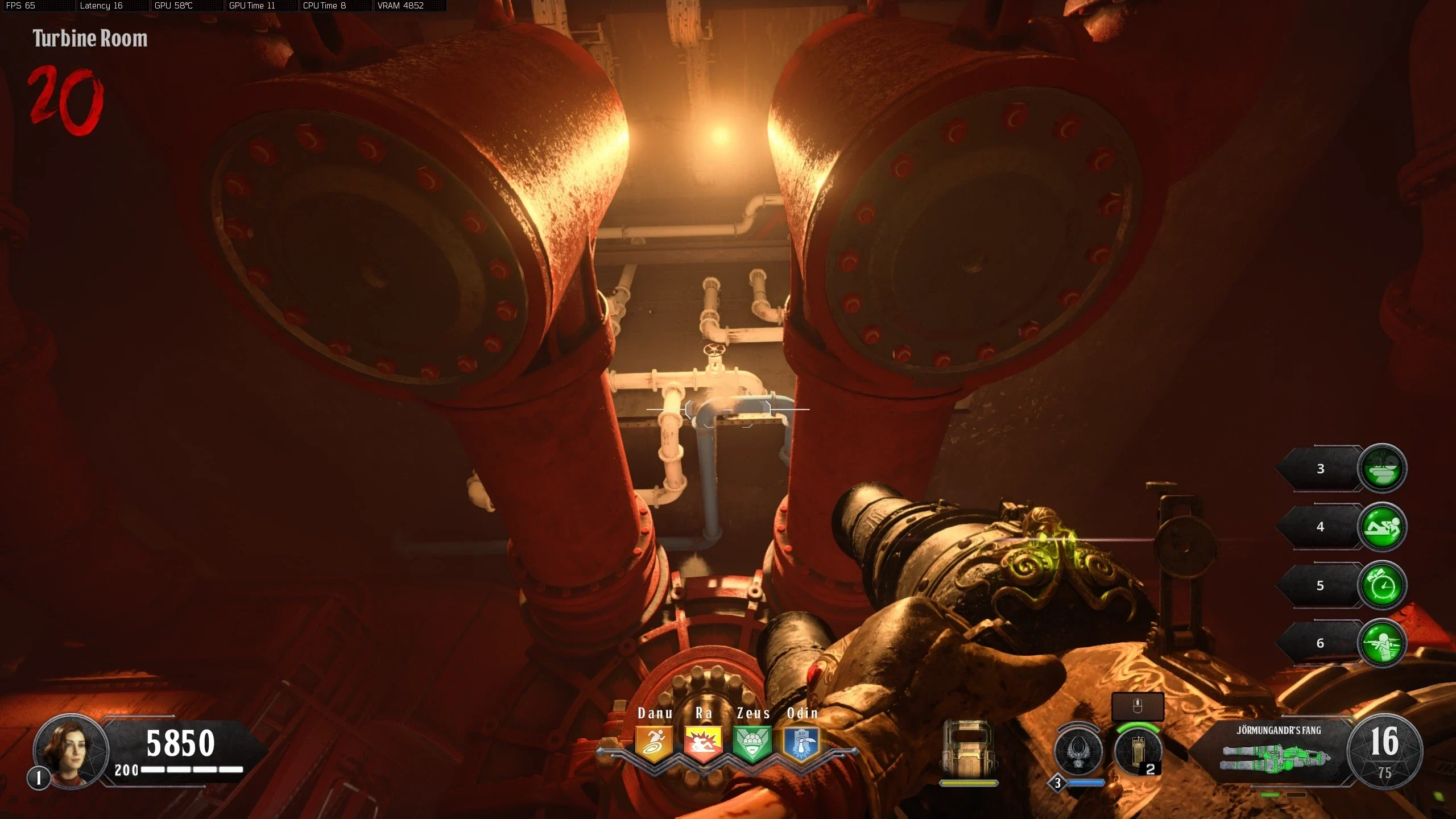Select the equipment icon with count 2
1456x819 pixels.
coord(1137,751)
